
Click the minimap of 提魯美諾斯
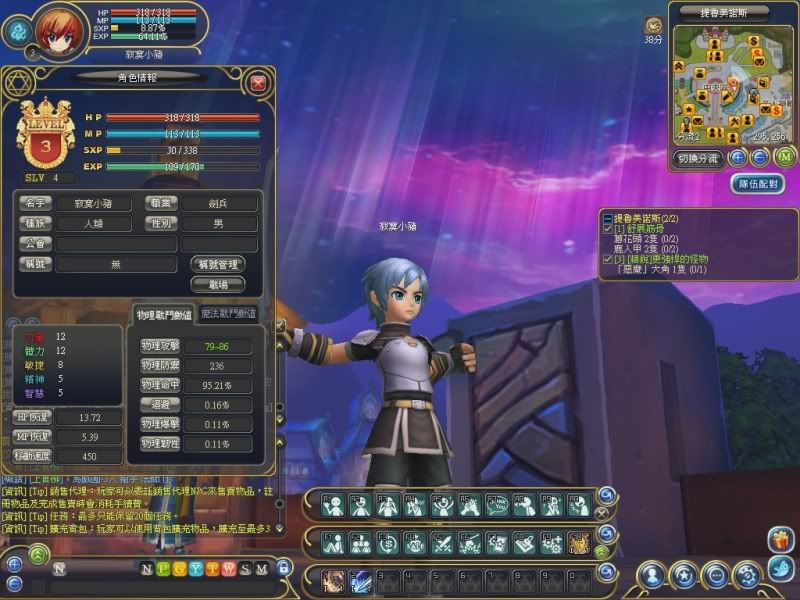click(726, 83)
